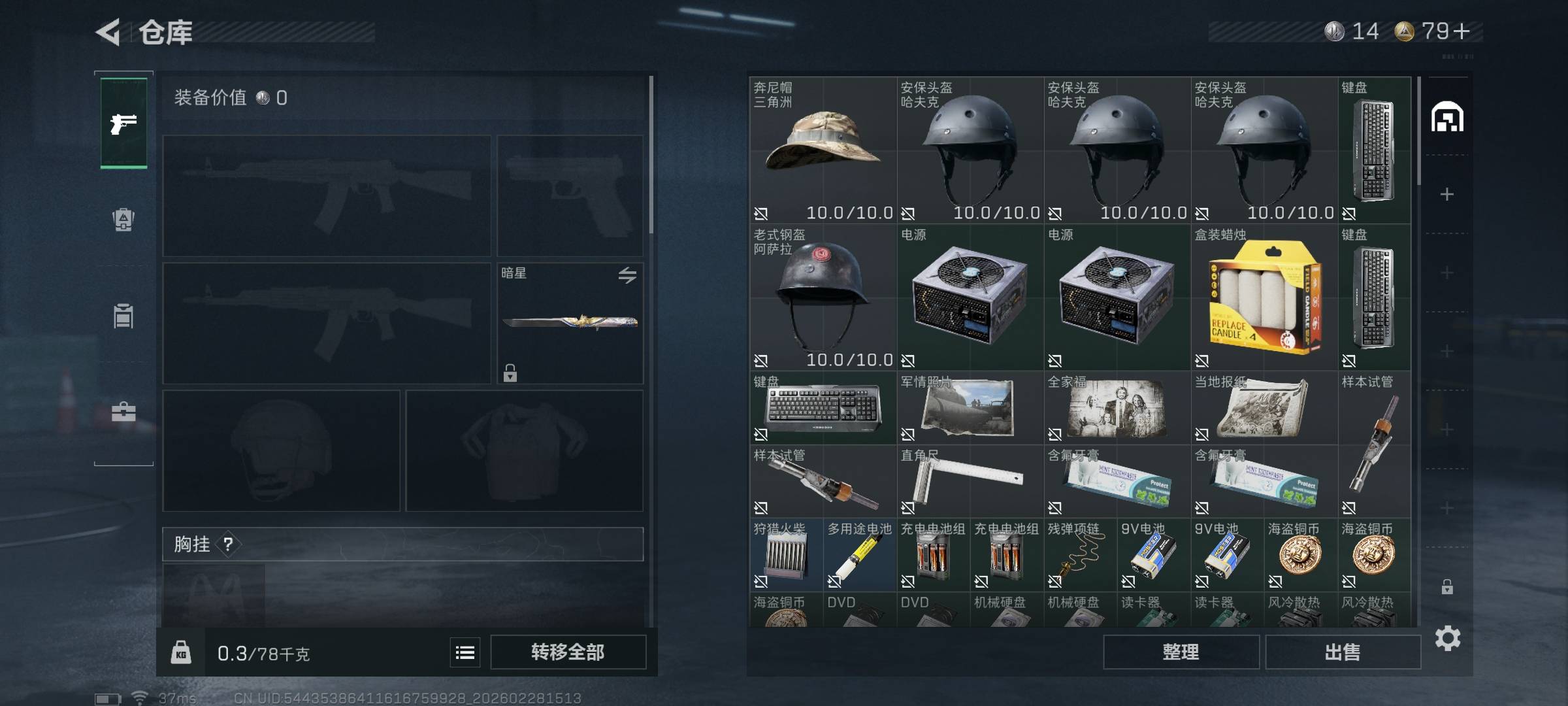Sort the stash with 整理

1181,652
